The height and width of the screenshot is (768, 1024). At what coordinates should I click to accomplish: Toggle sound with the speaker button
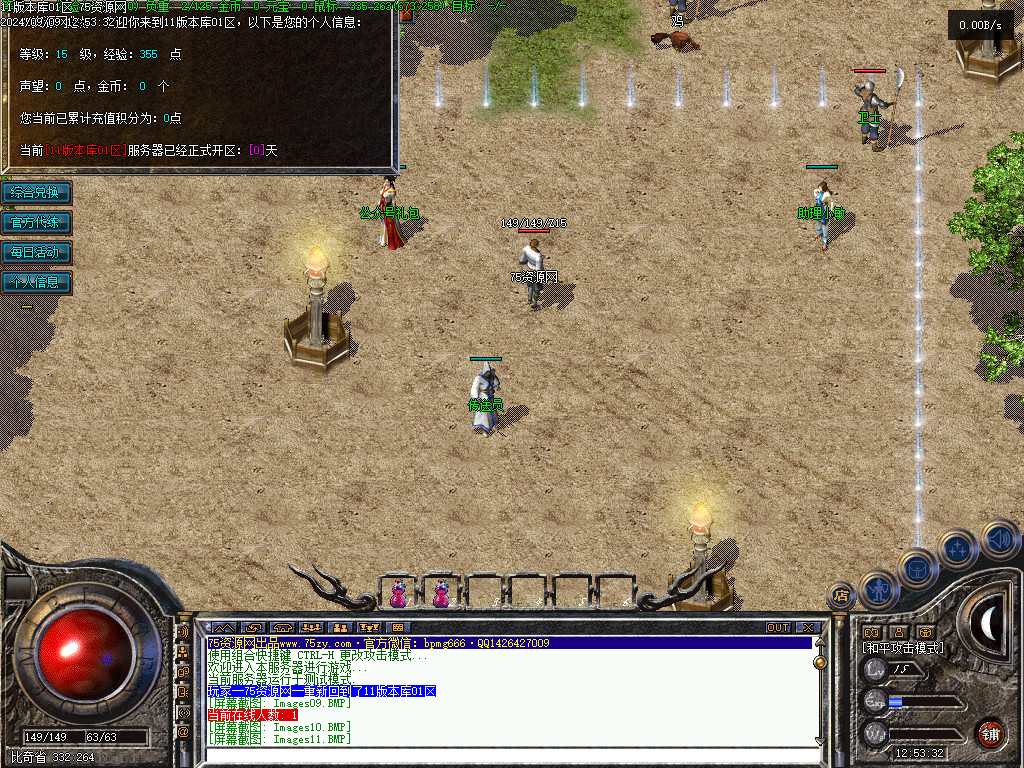click(999, 538)
